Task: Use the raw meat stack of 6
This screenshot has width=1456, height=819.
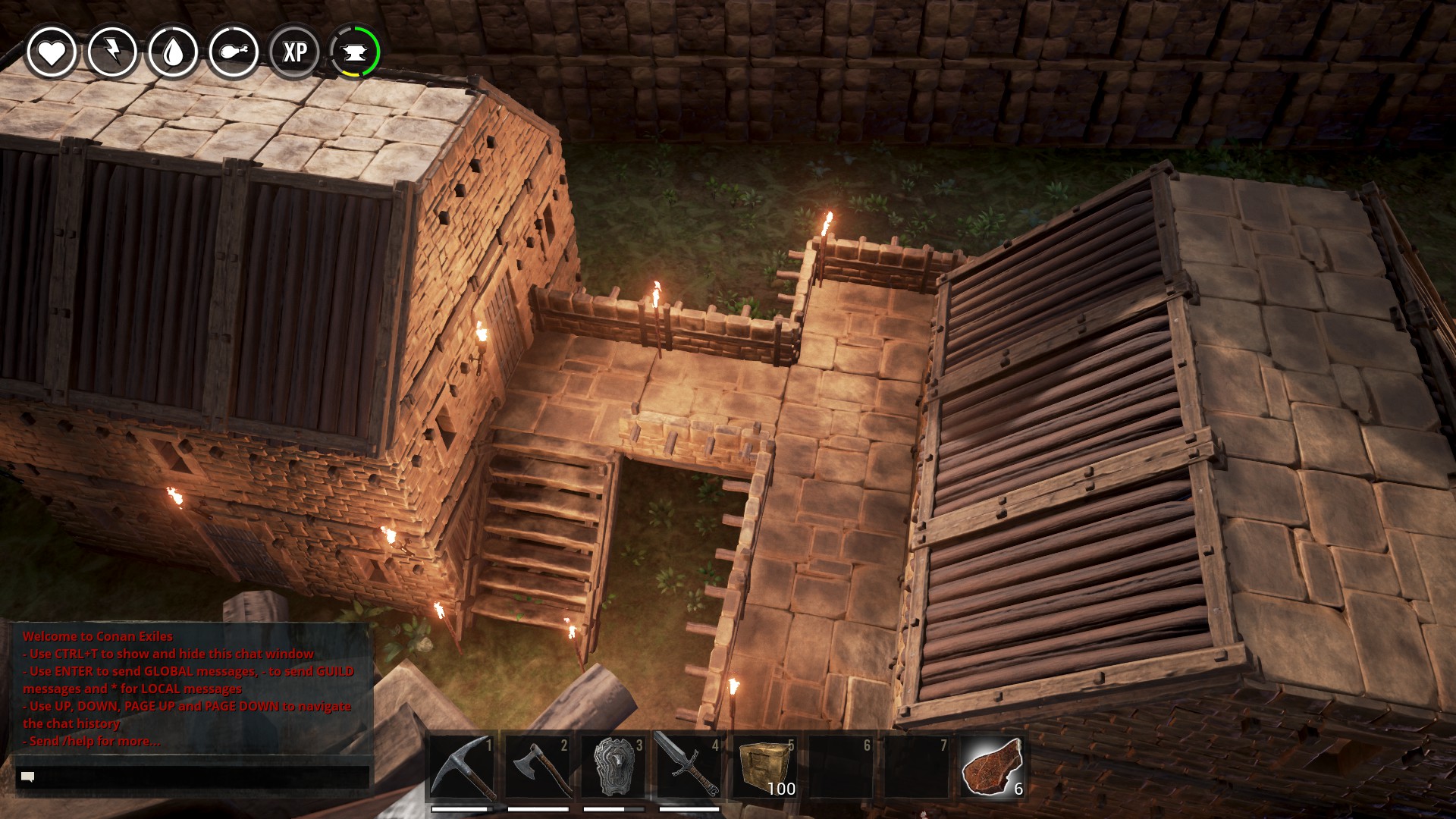Action: (x=992, y=766)
